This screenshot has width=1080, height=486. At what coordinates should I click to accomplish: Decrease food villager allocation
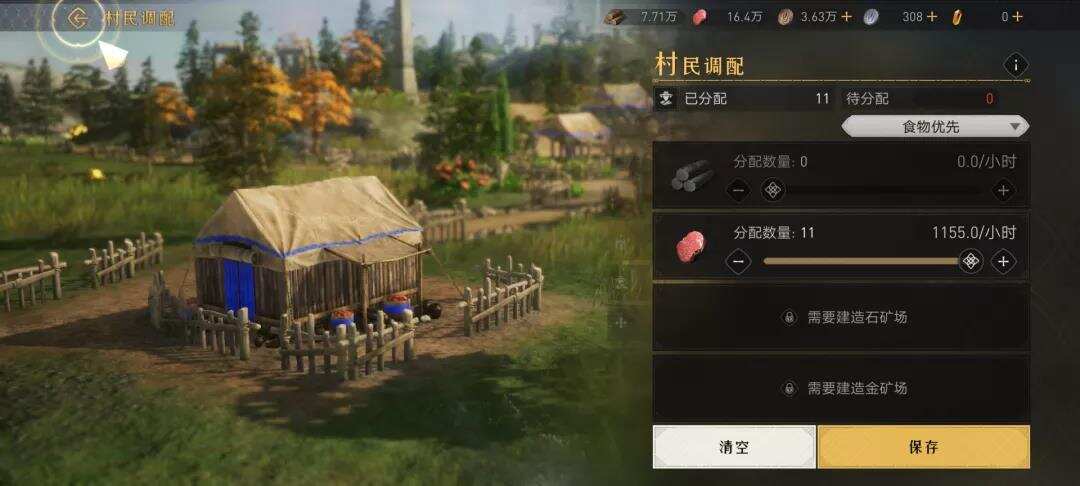click(738, 262)
